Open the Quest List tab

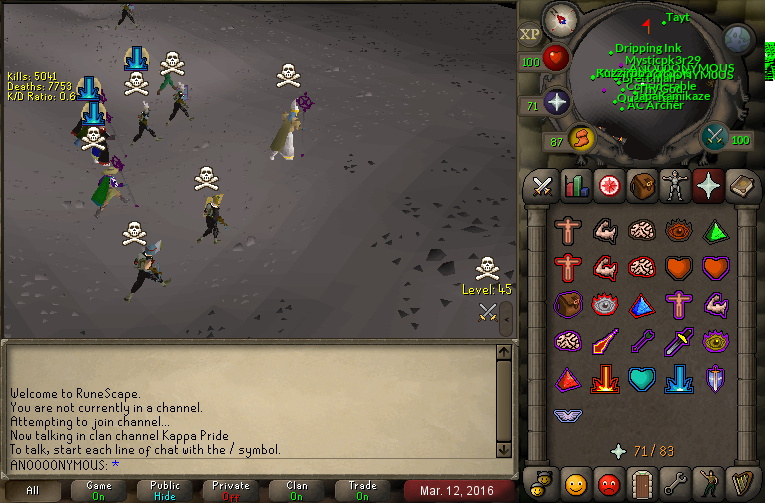pos(609,185)
